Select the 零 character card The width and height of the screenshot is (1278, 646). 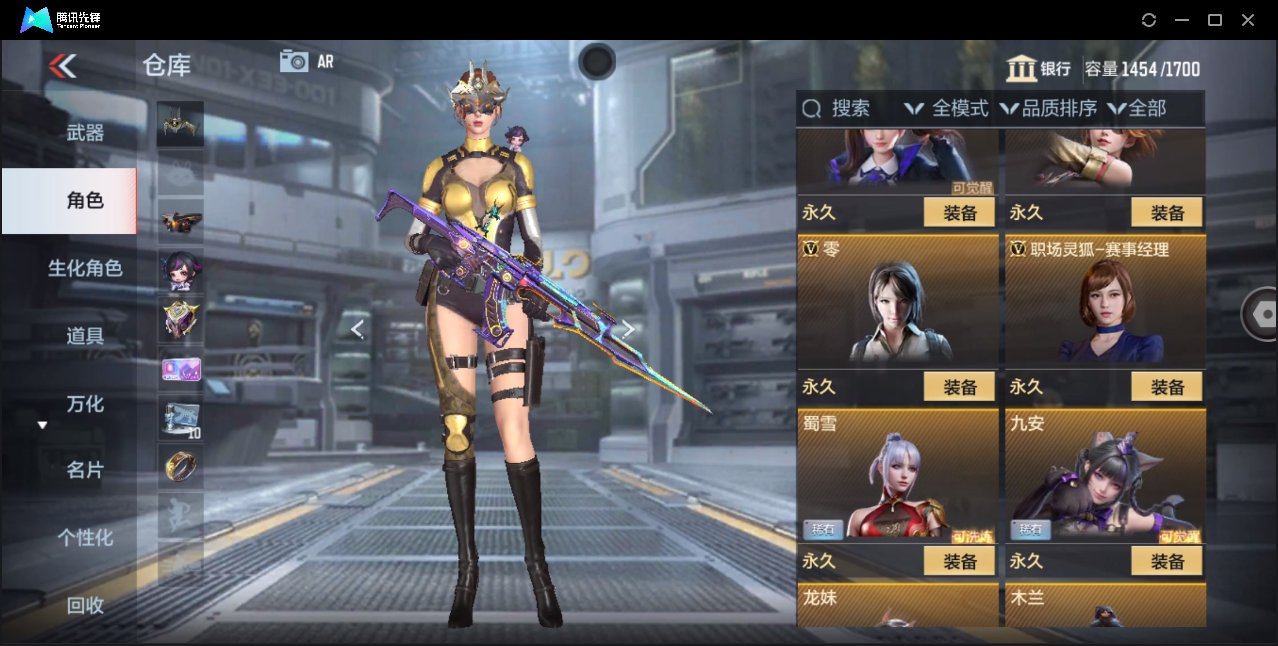pos(898,302)
